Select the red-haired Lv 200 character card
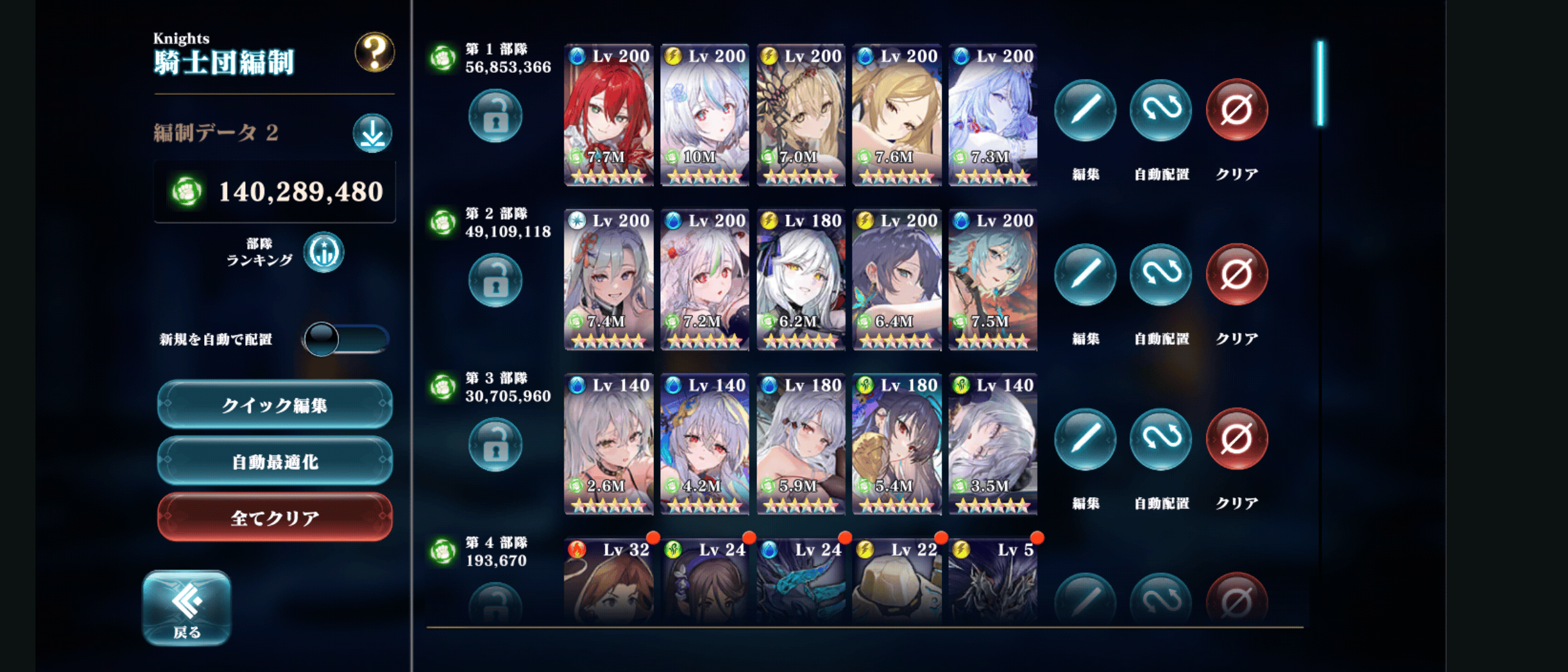This screenshot has height=672, width=1568. click(x=609, y=115)
